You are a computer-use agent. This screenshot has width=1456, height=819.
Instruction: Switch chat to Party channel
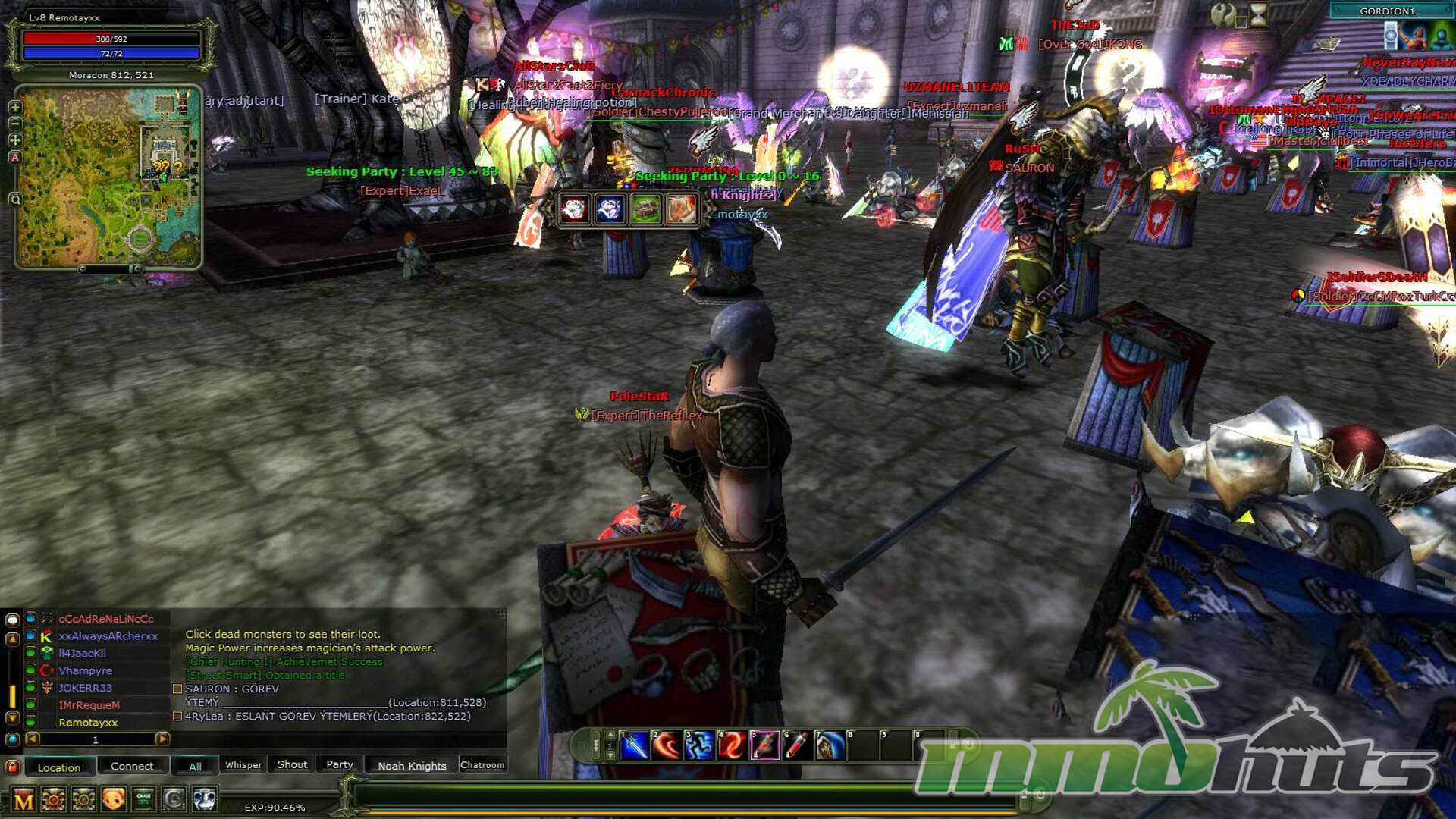tap(340, 764)
